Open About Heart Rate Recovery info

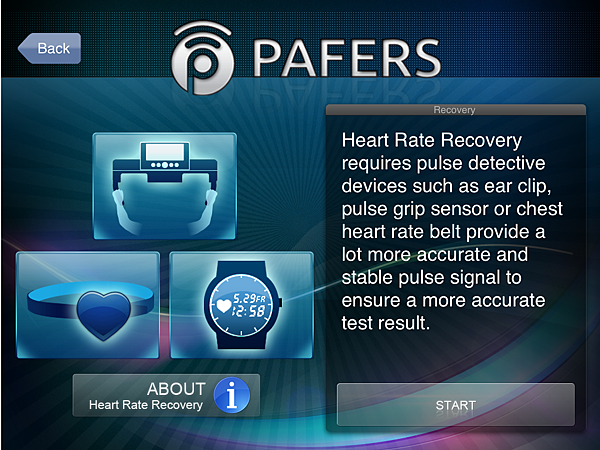[x=166, y=395]
